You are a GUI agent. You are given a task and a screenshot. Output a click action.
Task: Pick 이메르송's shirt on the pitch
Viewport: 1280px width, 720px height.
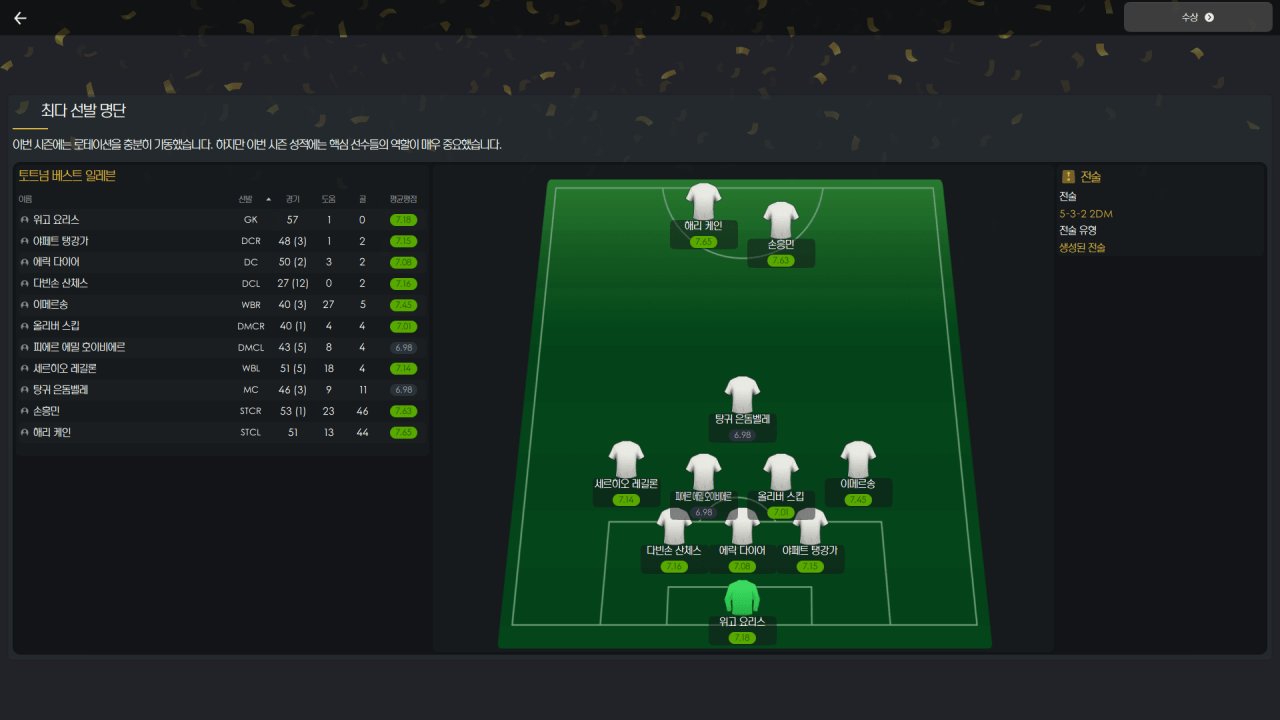(858, 459)
